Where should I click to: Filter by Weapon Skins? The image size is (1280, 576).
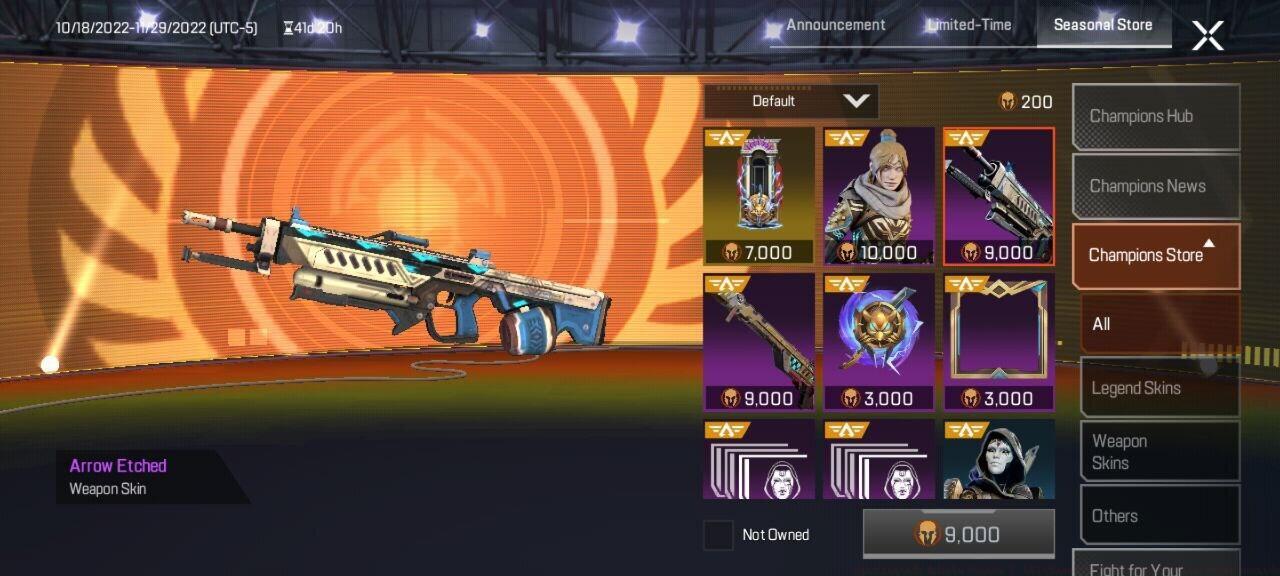(x=1159, y=452)
